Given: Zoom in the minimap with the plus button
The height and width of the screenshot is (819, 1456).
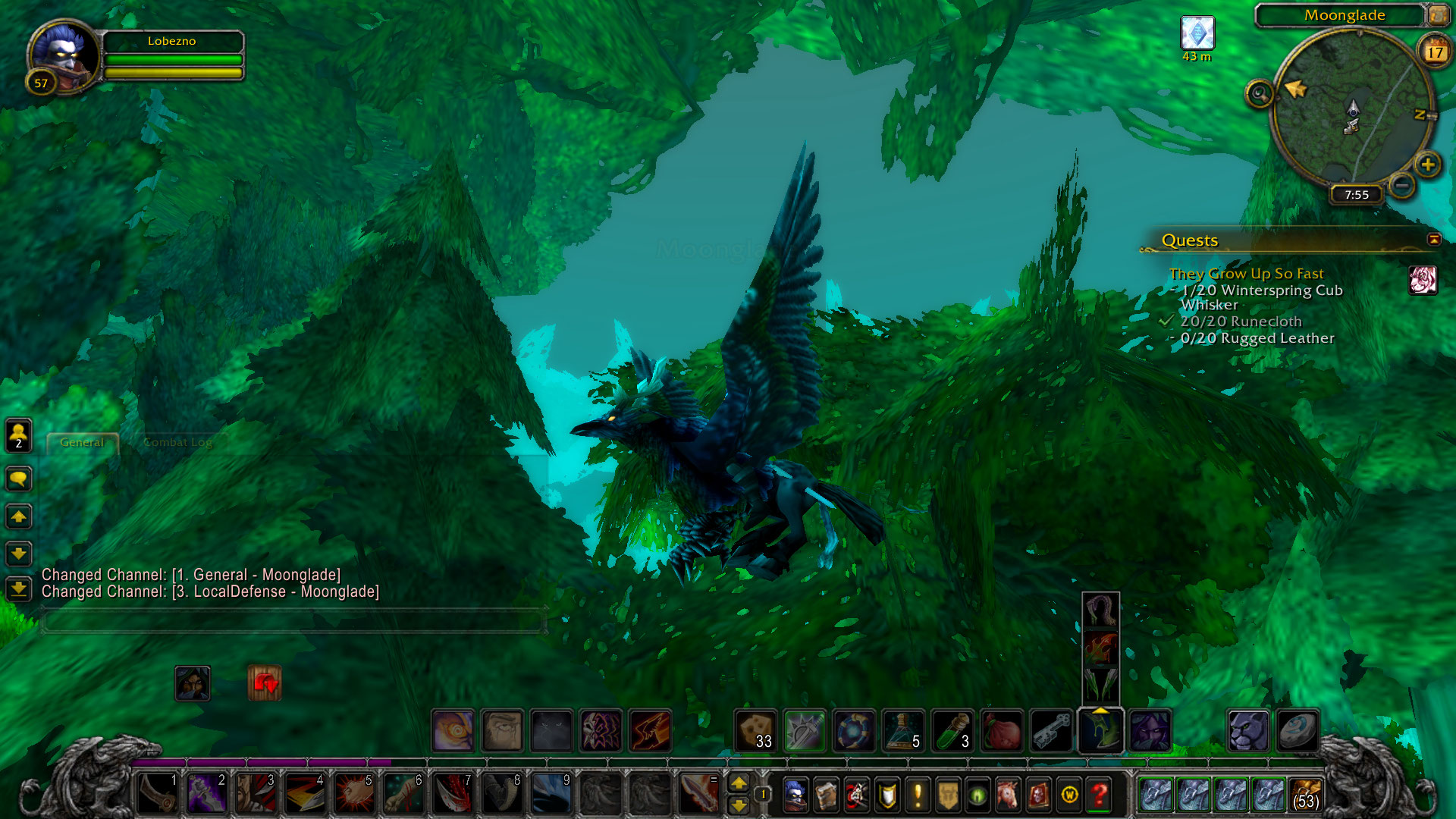Looking at the screenshot, I should click(1427, 165).
